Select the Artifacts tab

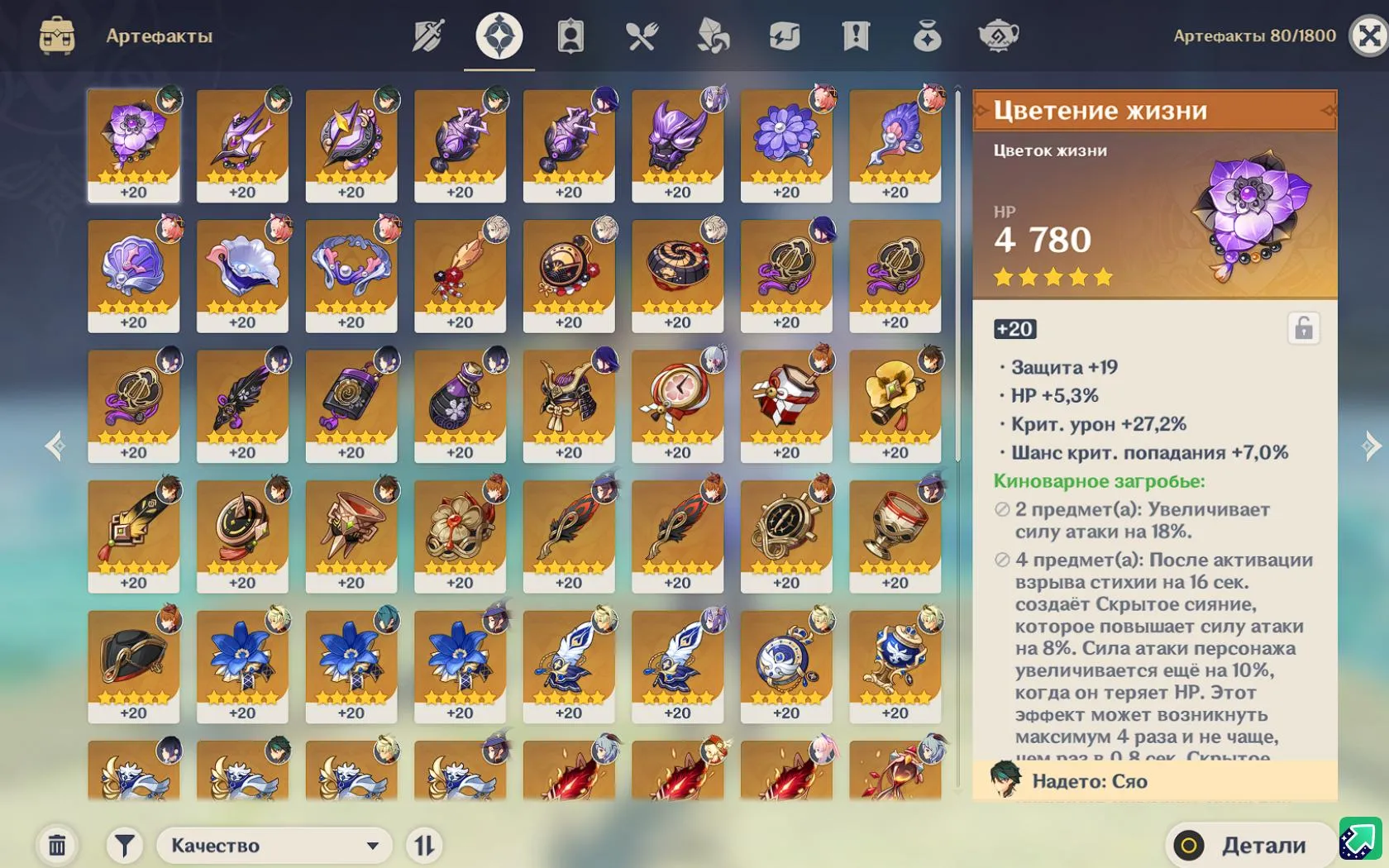click(x=499, y=35)
